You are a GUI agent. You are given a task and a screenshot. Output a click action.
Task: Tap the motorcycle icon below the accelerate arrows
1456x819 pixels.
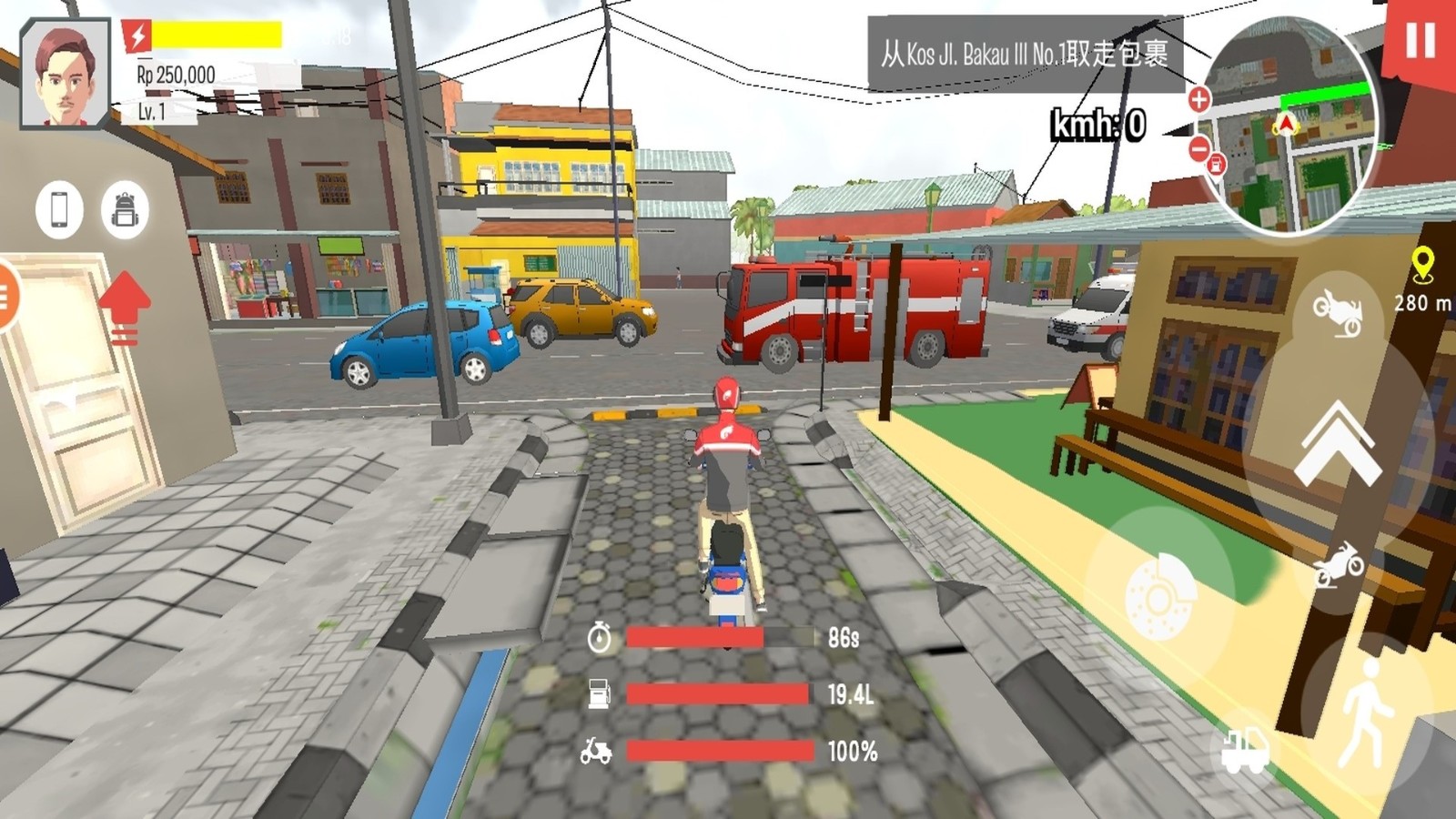1338,565
